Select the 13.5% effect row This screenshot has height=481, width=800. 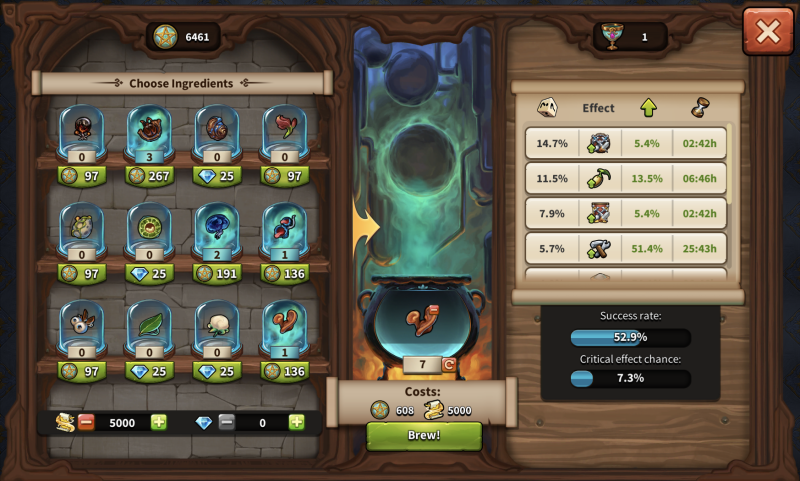coord(626,179)
